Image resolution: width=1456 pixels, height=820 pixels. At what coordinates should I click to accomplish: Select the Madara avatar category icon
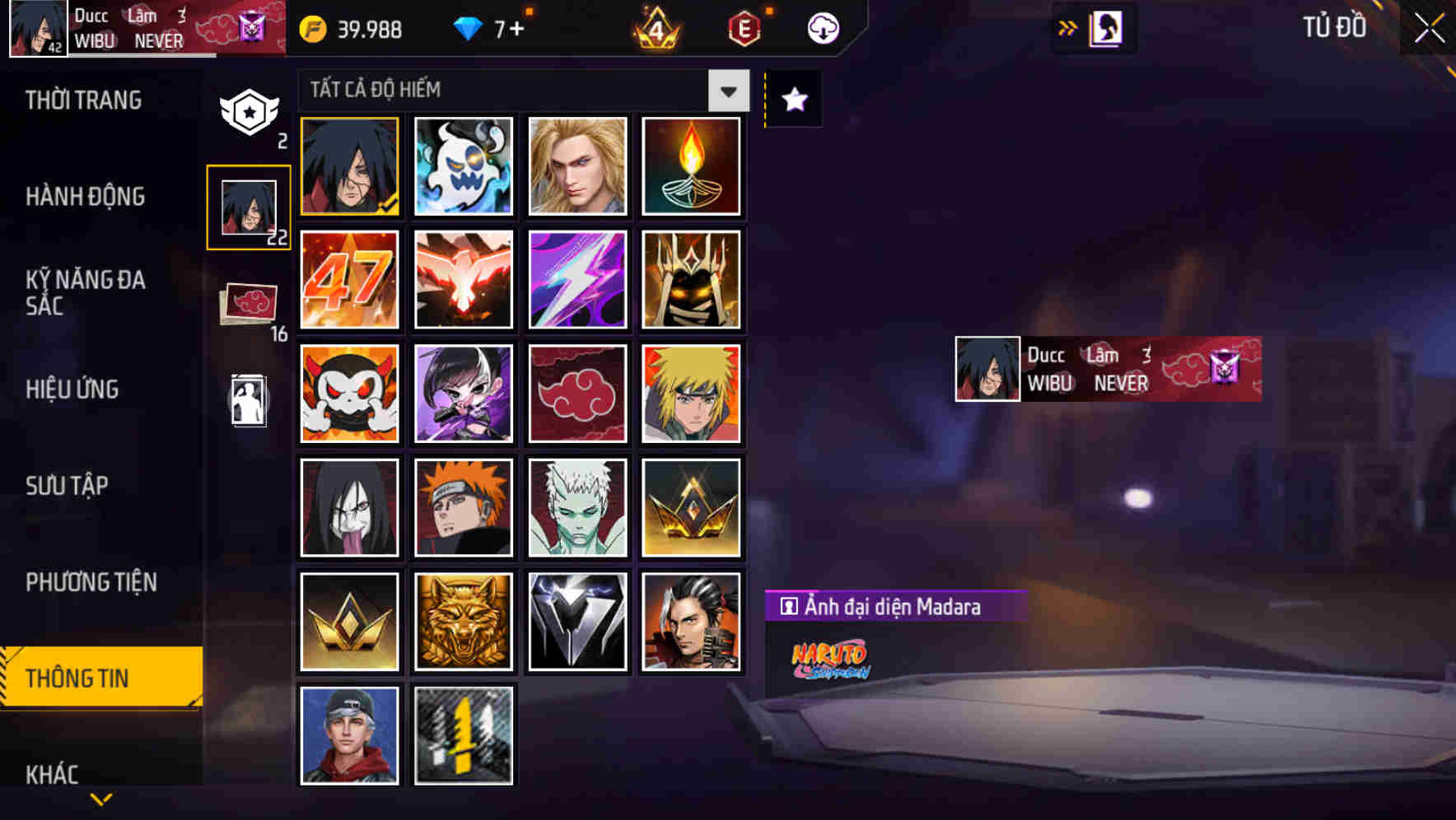(249, 206)
